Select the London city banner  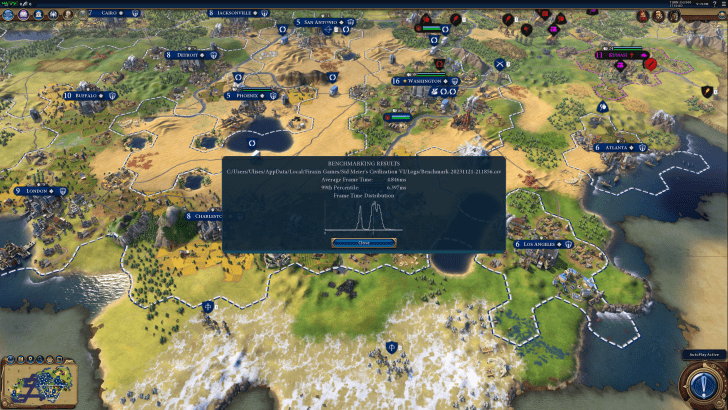tap(37, 190)
